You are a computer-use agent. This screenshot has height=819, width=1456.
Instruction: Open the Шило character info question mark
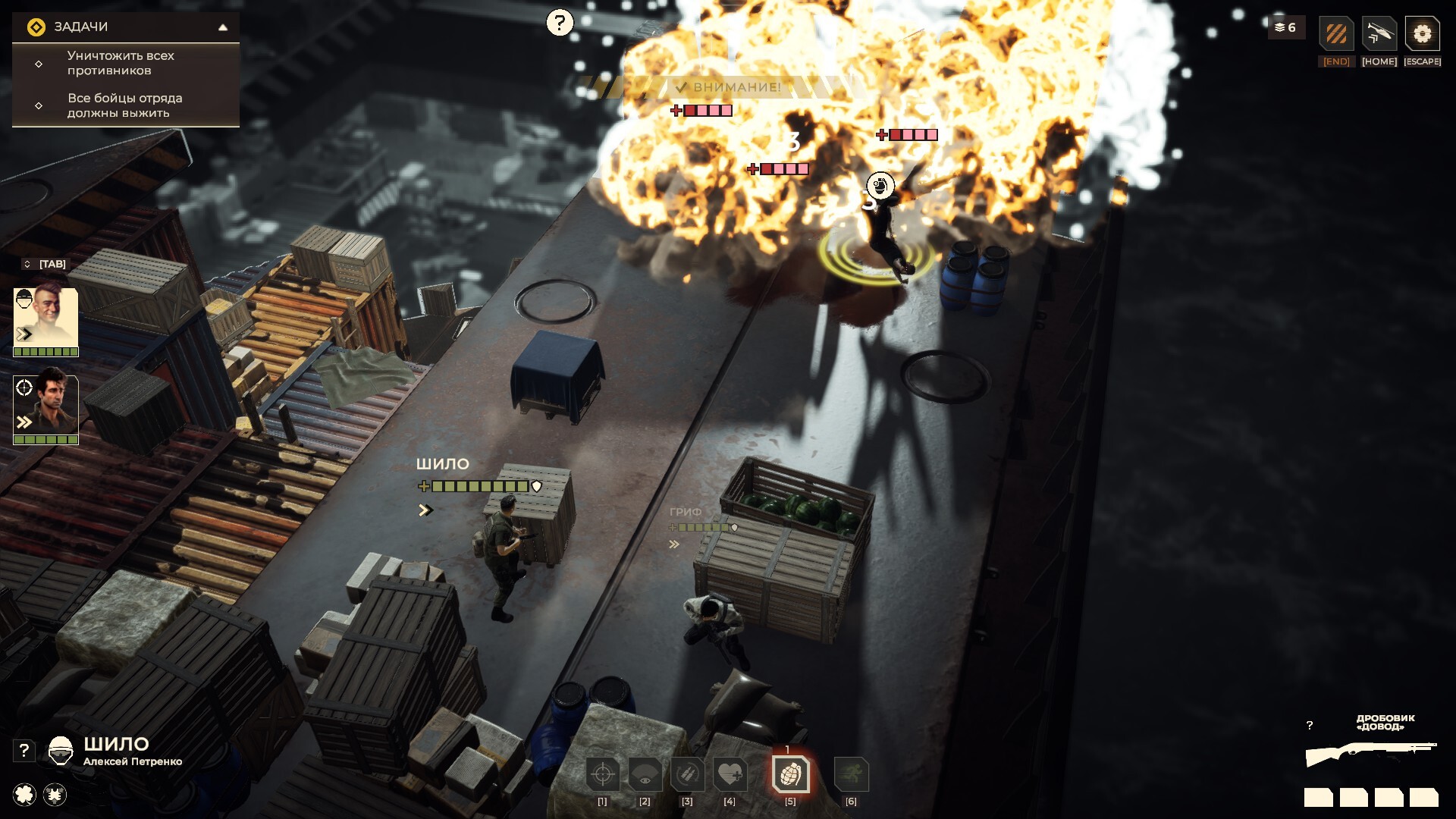(24, 750)
